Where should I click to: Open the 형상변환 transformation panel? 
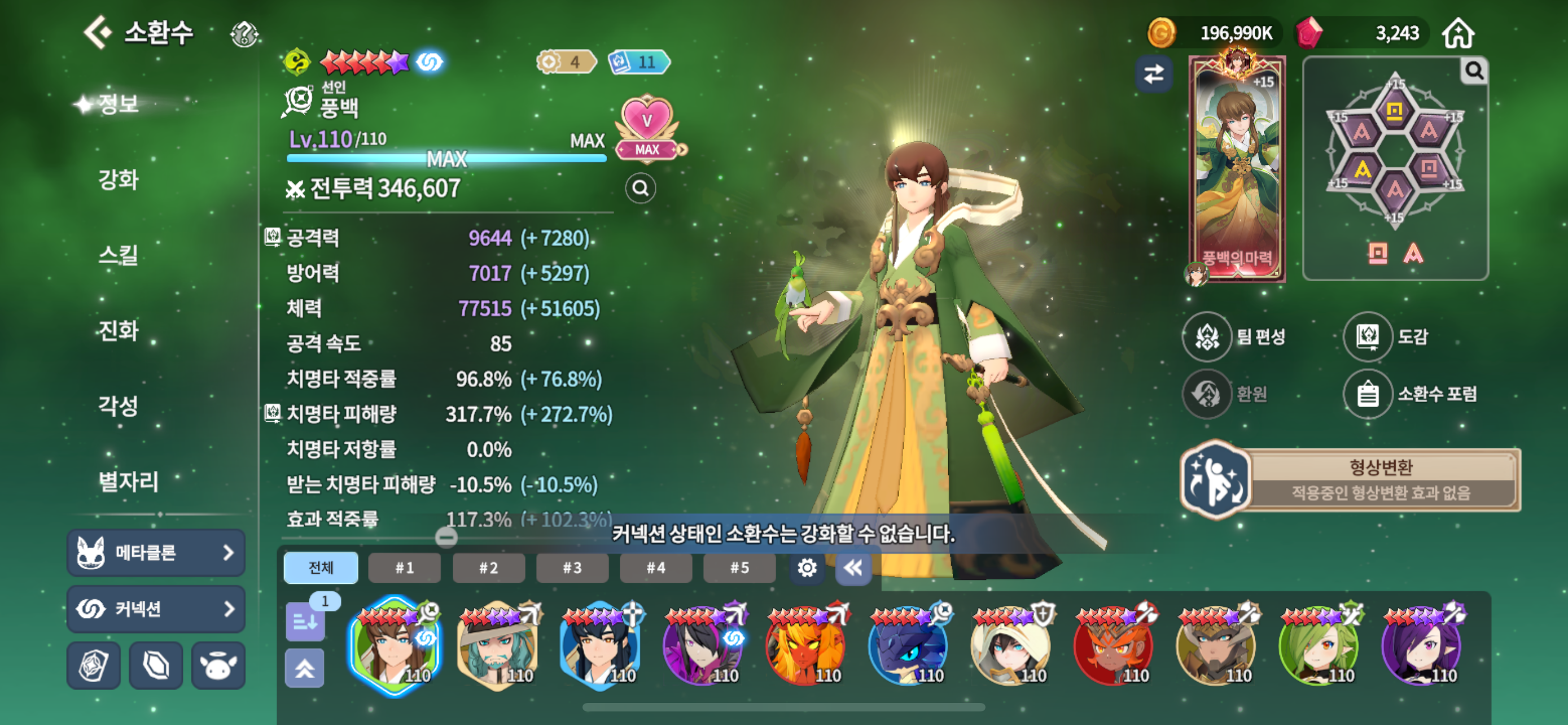coord(1350,480)
